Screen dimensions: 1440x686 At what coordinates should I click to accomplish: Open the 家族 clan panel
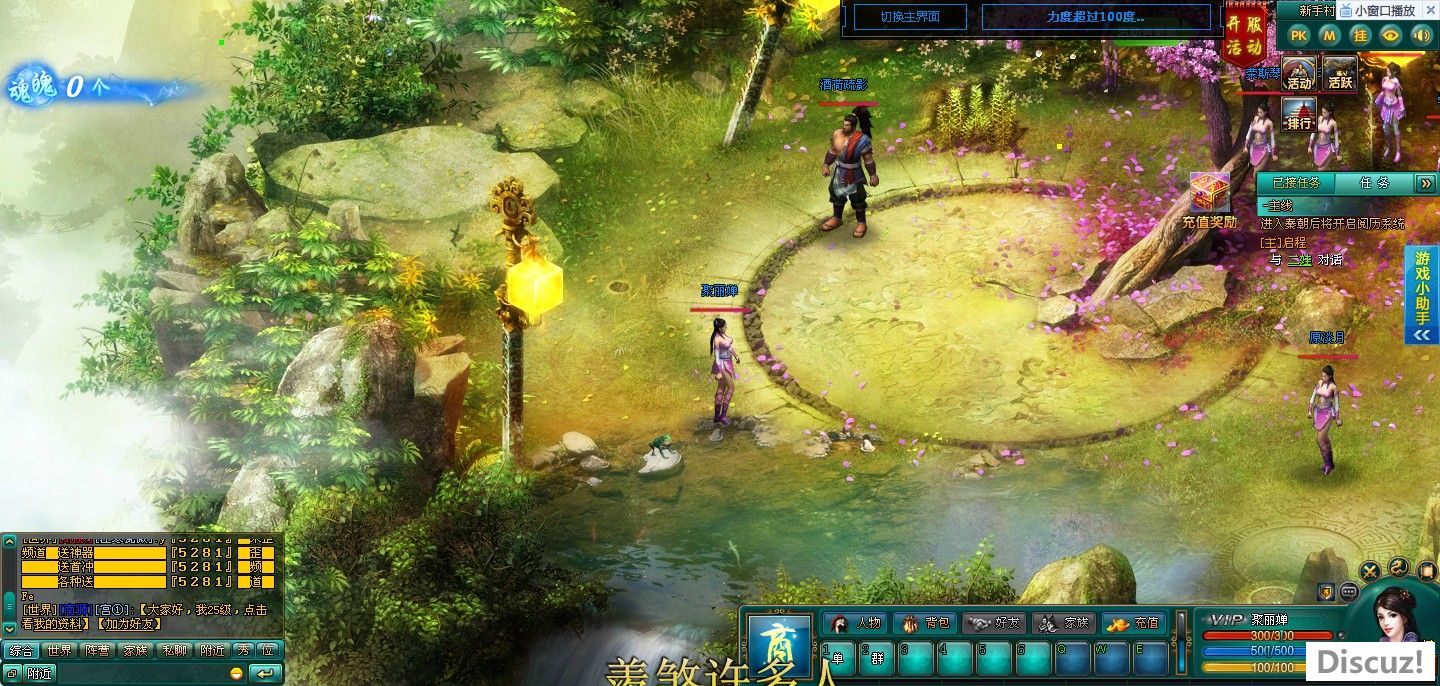click(x=1064, y=623)
